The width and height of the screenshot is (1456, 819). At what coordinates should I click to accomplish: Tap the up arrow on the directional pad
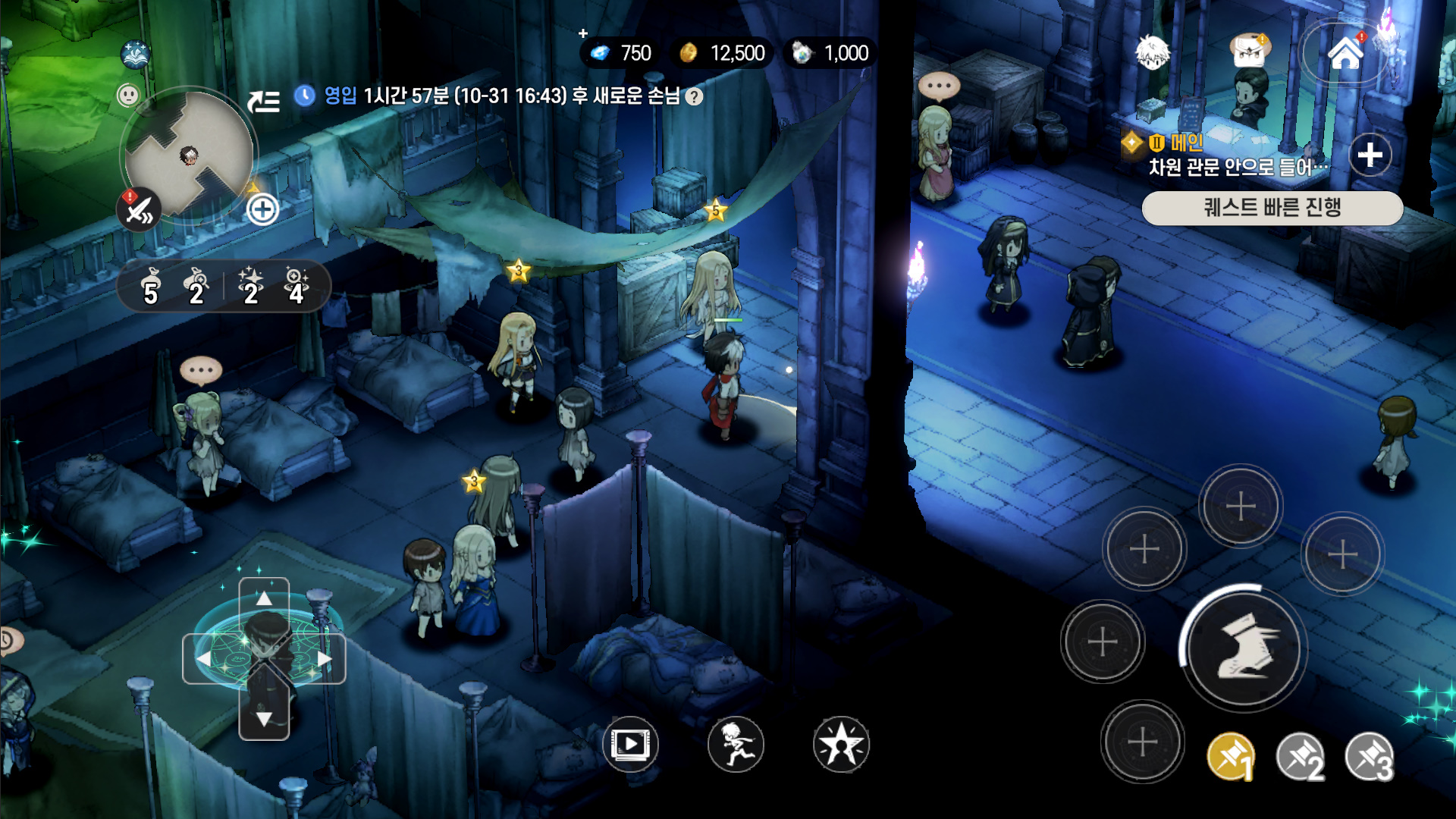(264, 599)
